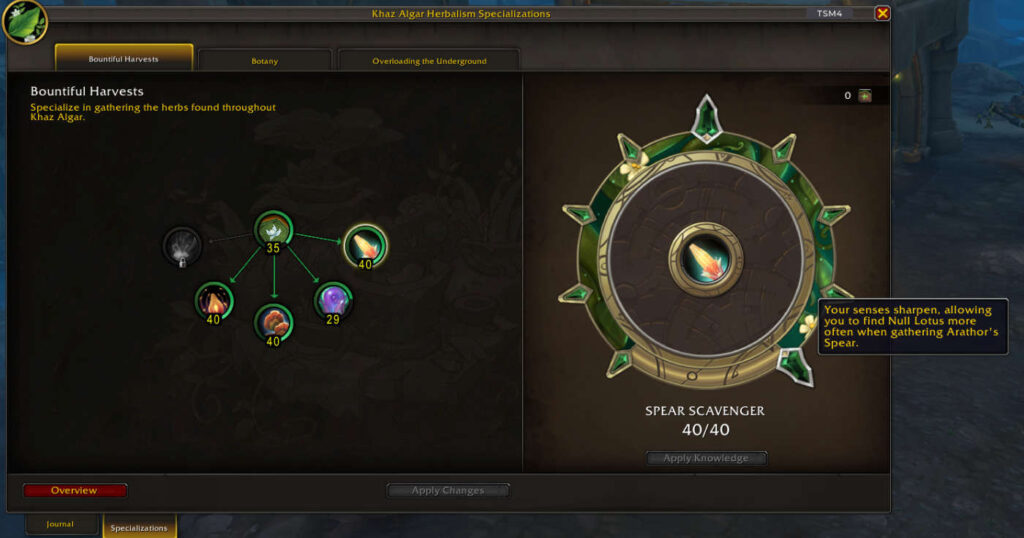Click the Apply Knowledge button
Image resolution: width=1024 pixels, height=538 pixels.
tap(706, 458)
